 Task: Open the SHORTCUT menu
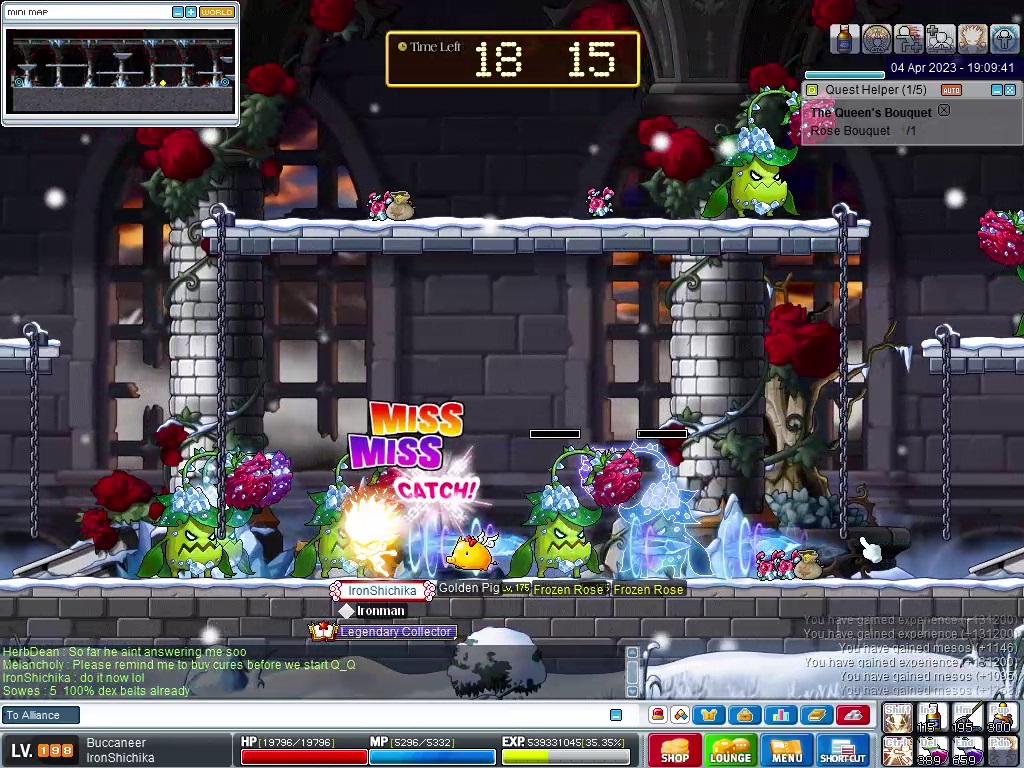point(842,750)
